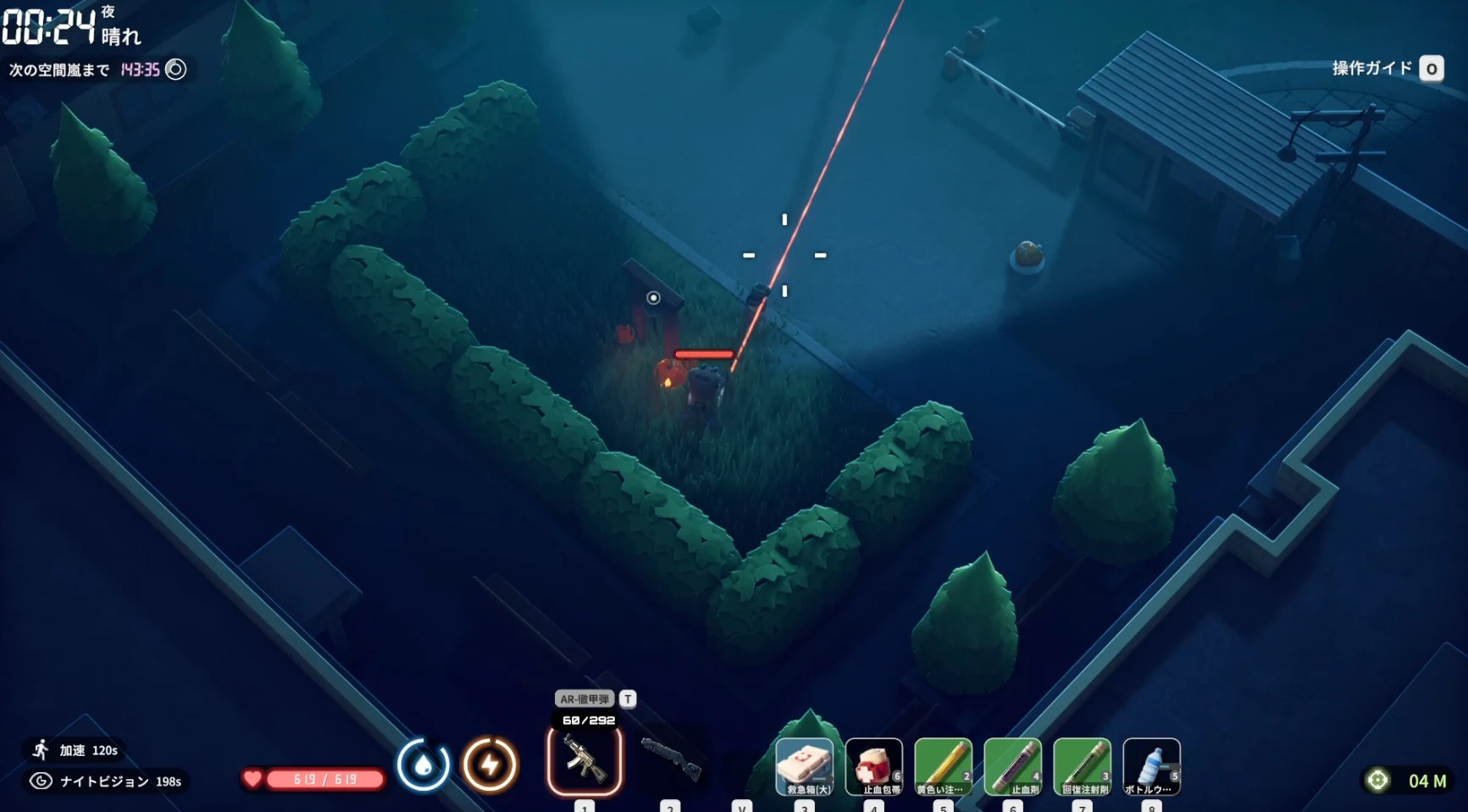
Task: Use the large first aid kit (救急箱)
Action: pos(805,766)
